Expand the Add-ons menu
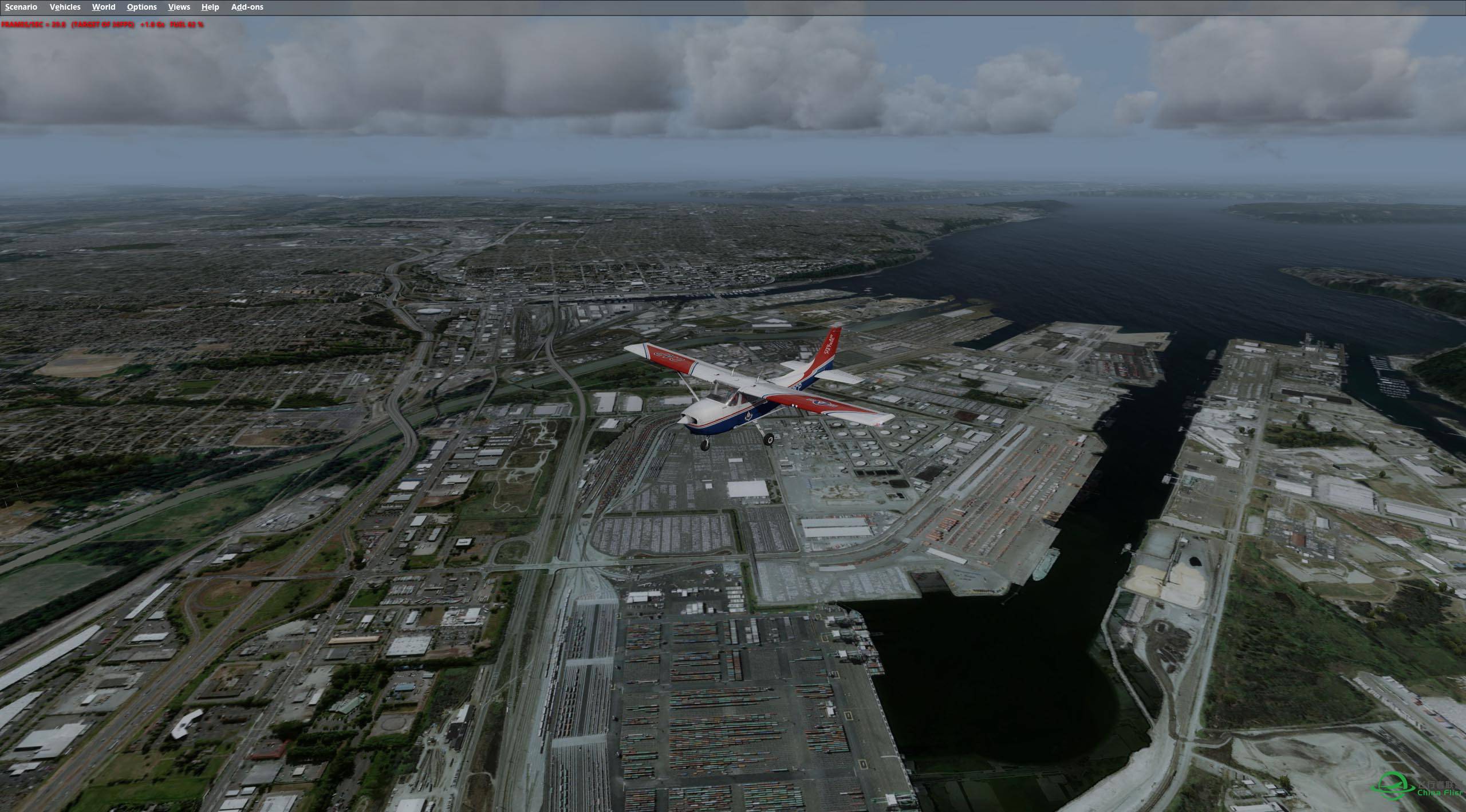Screen dimensions: 1466x812 247,7
